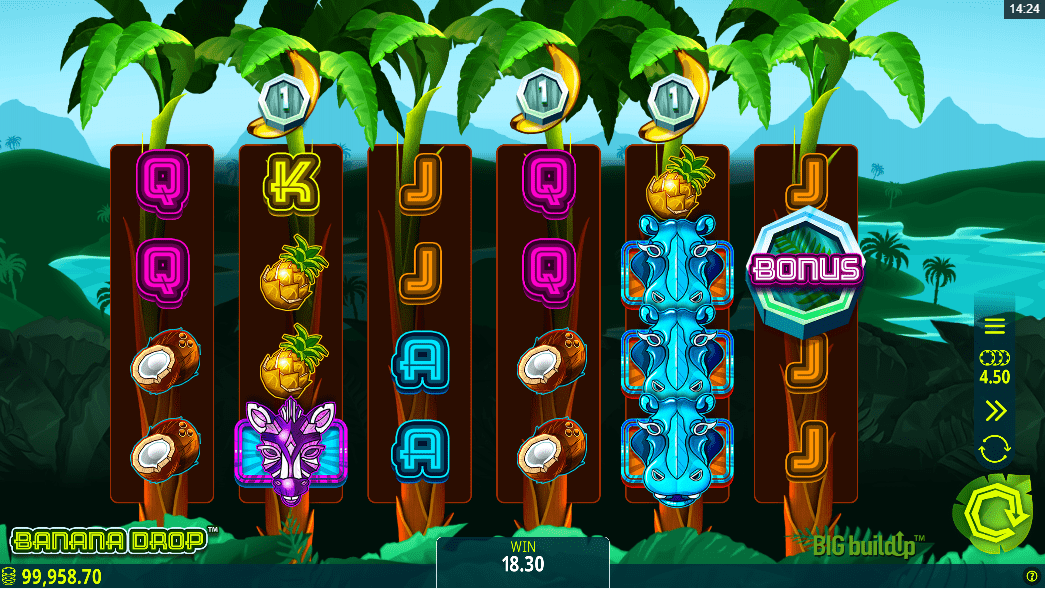Open the bet amount selector showing 4.50
The height and width of the screenshot is (589, 1045).
pyautogui.click(x=994, y=367)
